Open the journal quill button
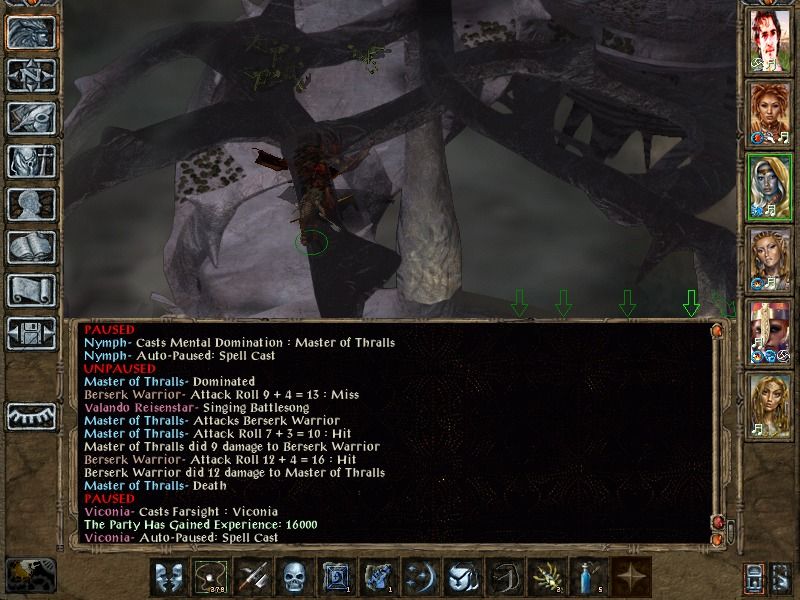 pos(31,118)
